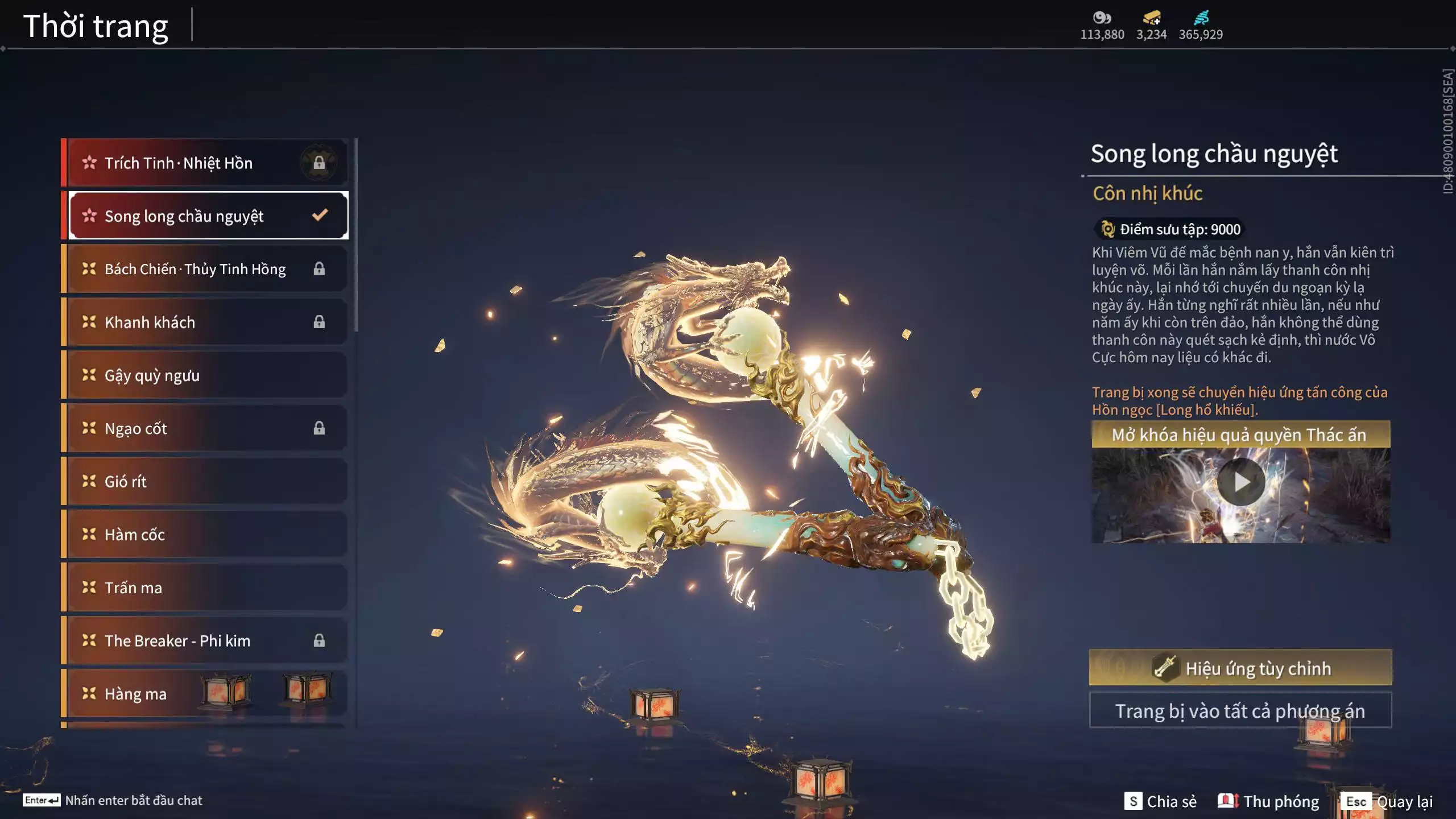Choose Song long chầu nguyệt from list
The height and width of the screenshot is (819, 1456).
point(208,216)
